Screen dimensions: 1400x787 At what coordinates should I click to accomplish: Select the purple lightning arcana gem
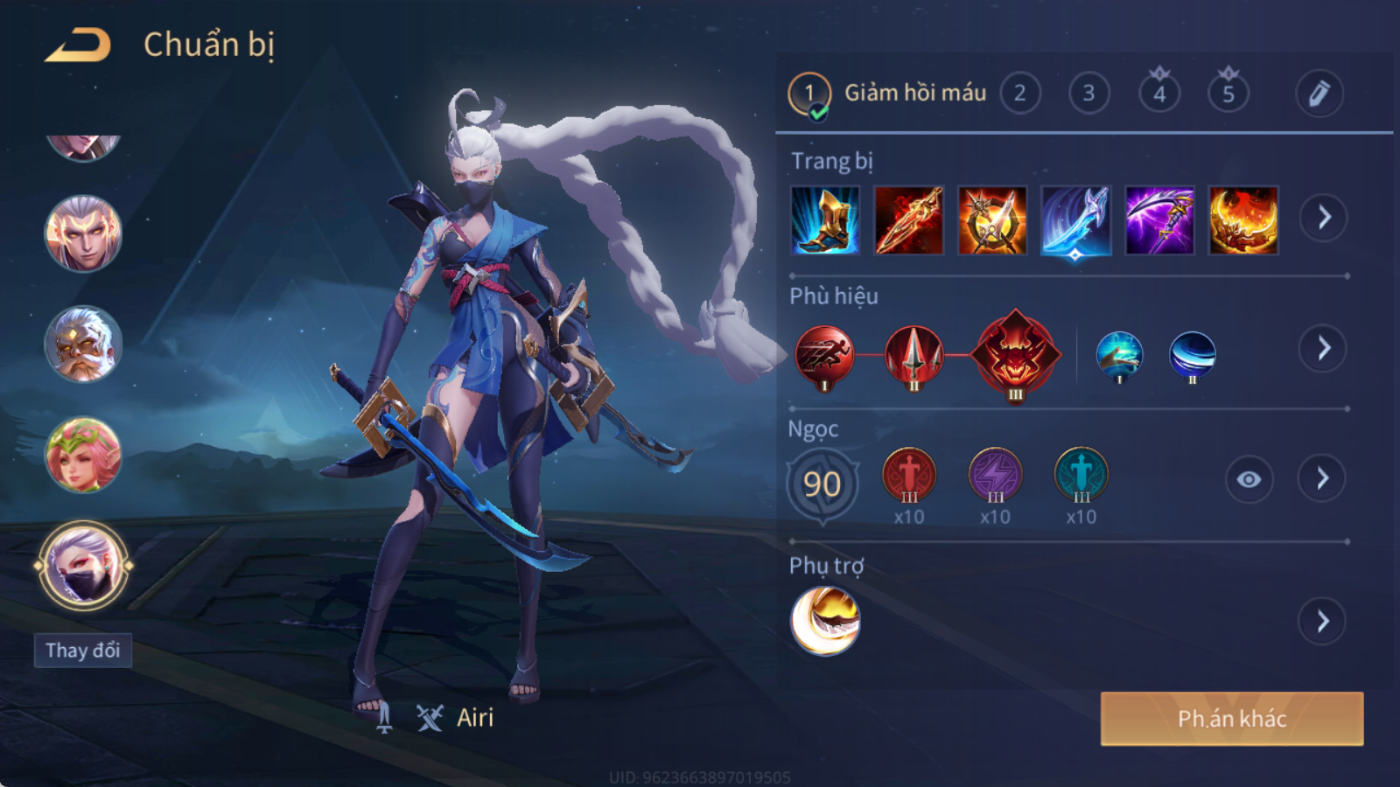coord(995,475)
